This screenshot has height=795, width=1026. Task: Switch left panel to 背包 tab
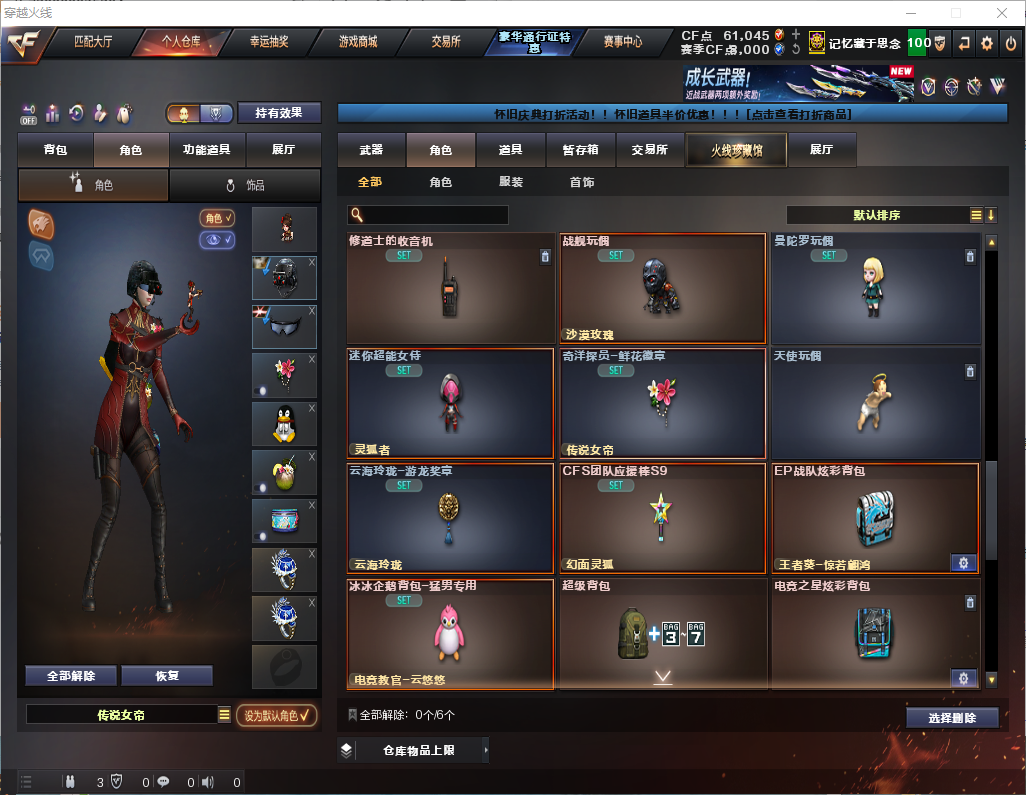56,150
